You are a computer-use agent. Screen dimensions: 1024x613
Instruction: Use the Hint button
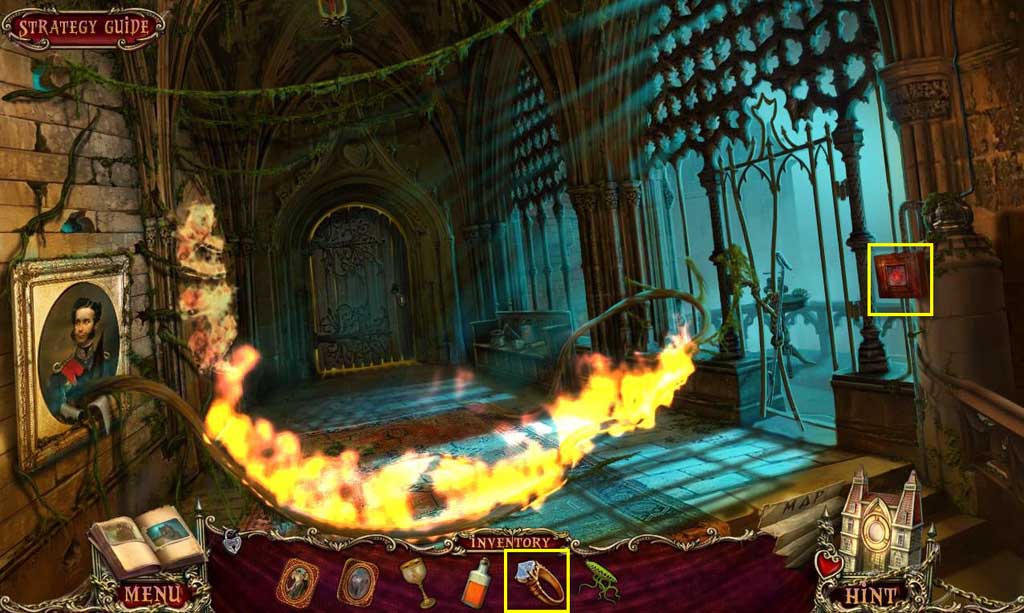click(869, 595)
